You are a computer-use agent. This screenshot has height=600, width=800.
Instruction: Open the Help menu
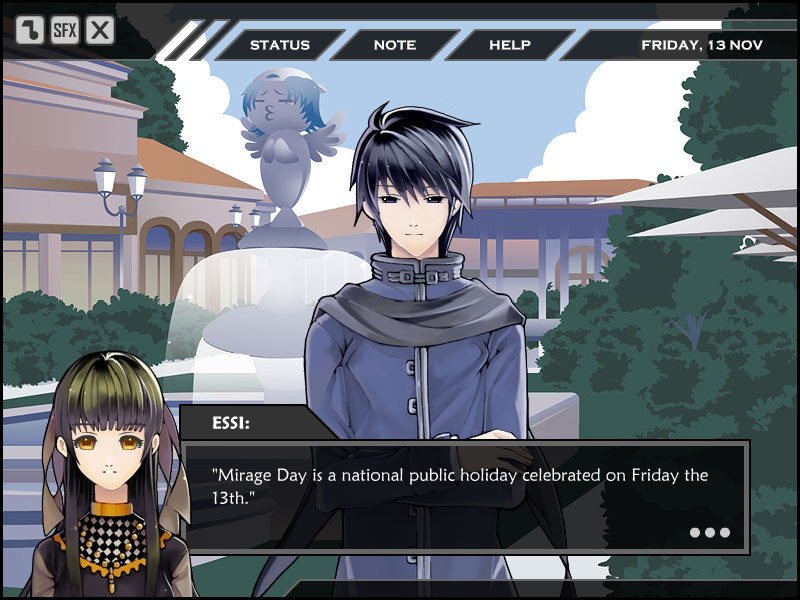(509, 45)
